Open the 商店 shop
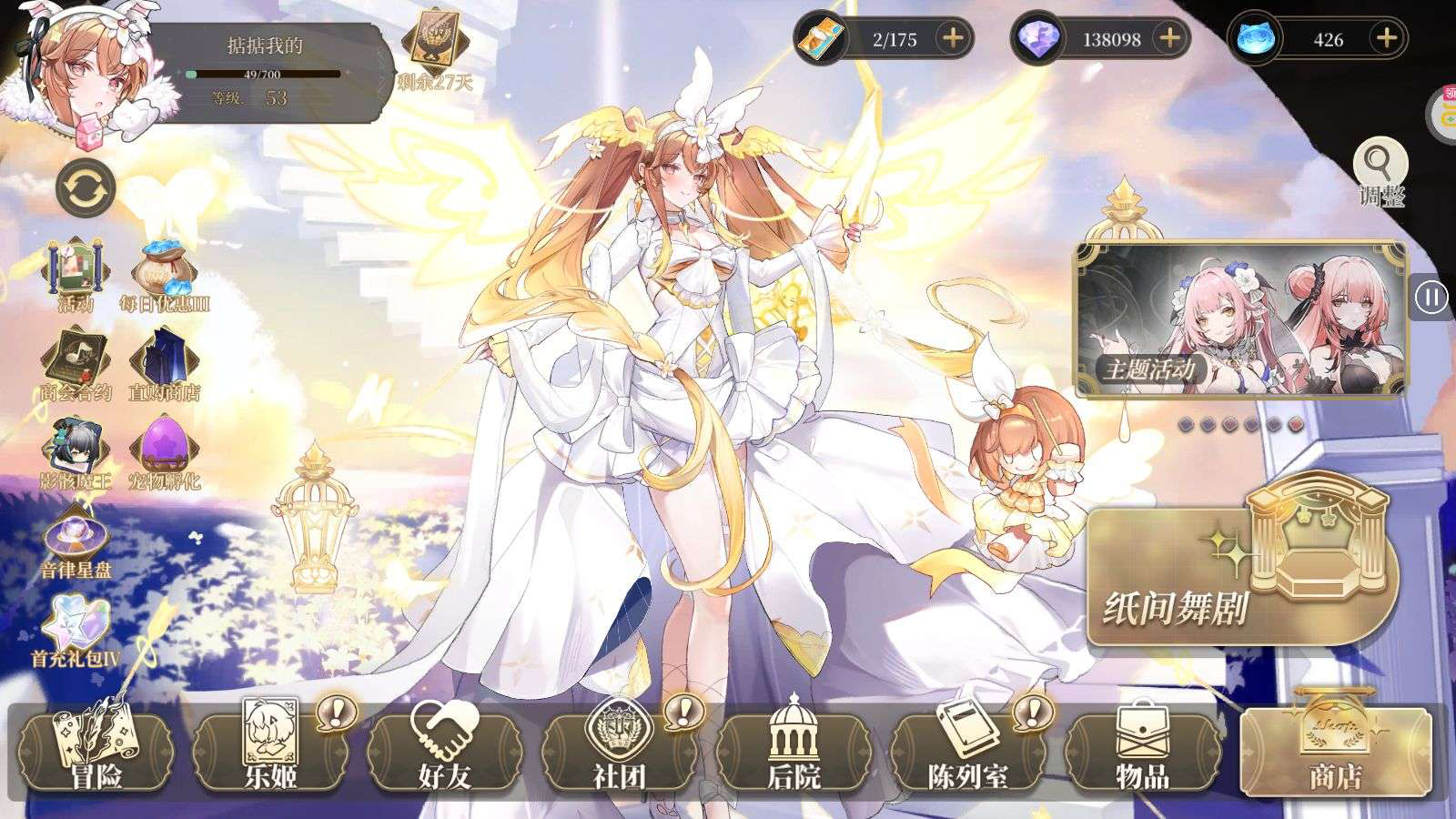1456x819 pixels. [1336, 752]
